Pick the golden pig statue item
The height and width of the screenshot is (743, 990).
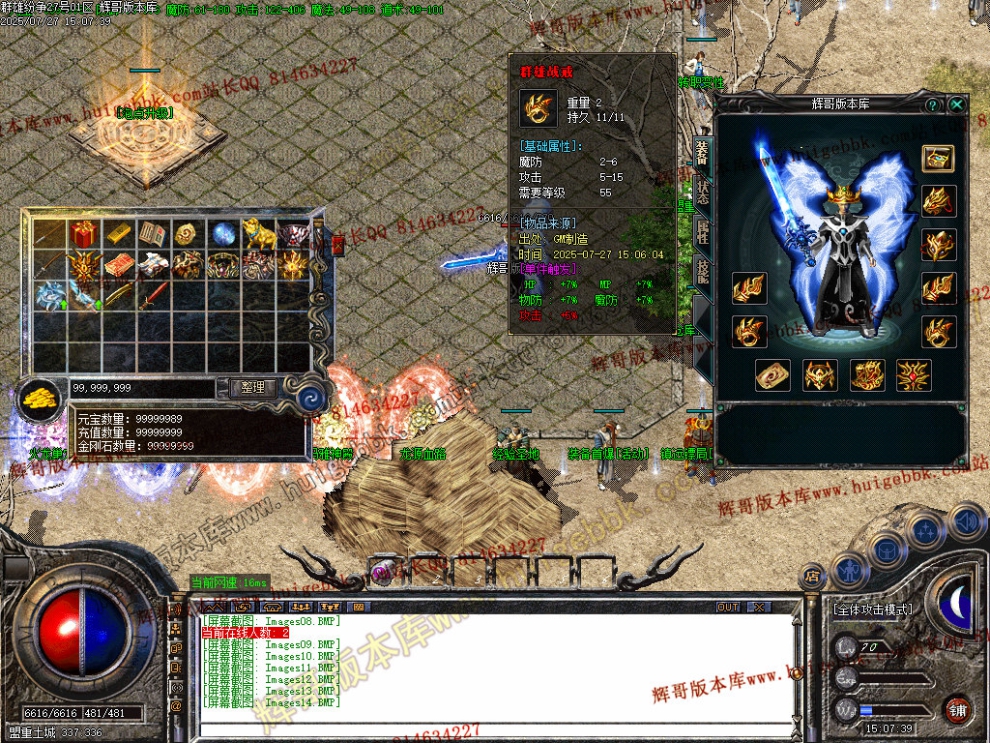(x=257, y=235)
